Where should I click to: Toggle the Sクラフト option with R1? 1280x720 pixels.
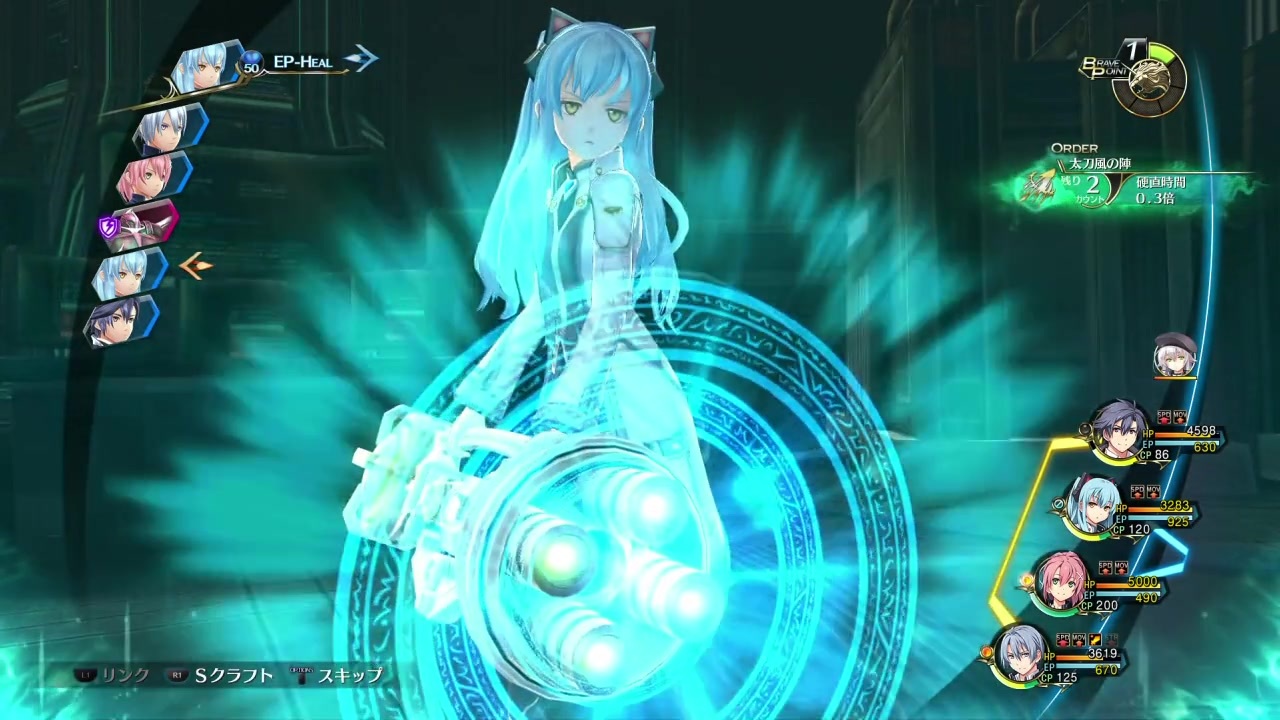click(230, 675)
